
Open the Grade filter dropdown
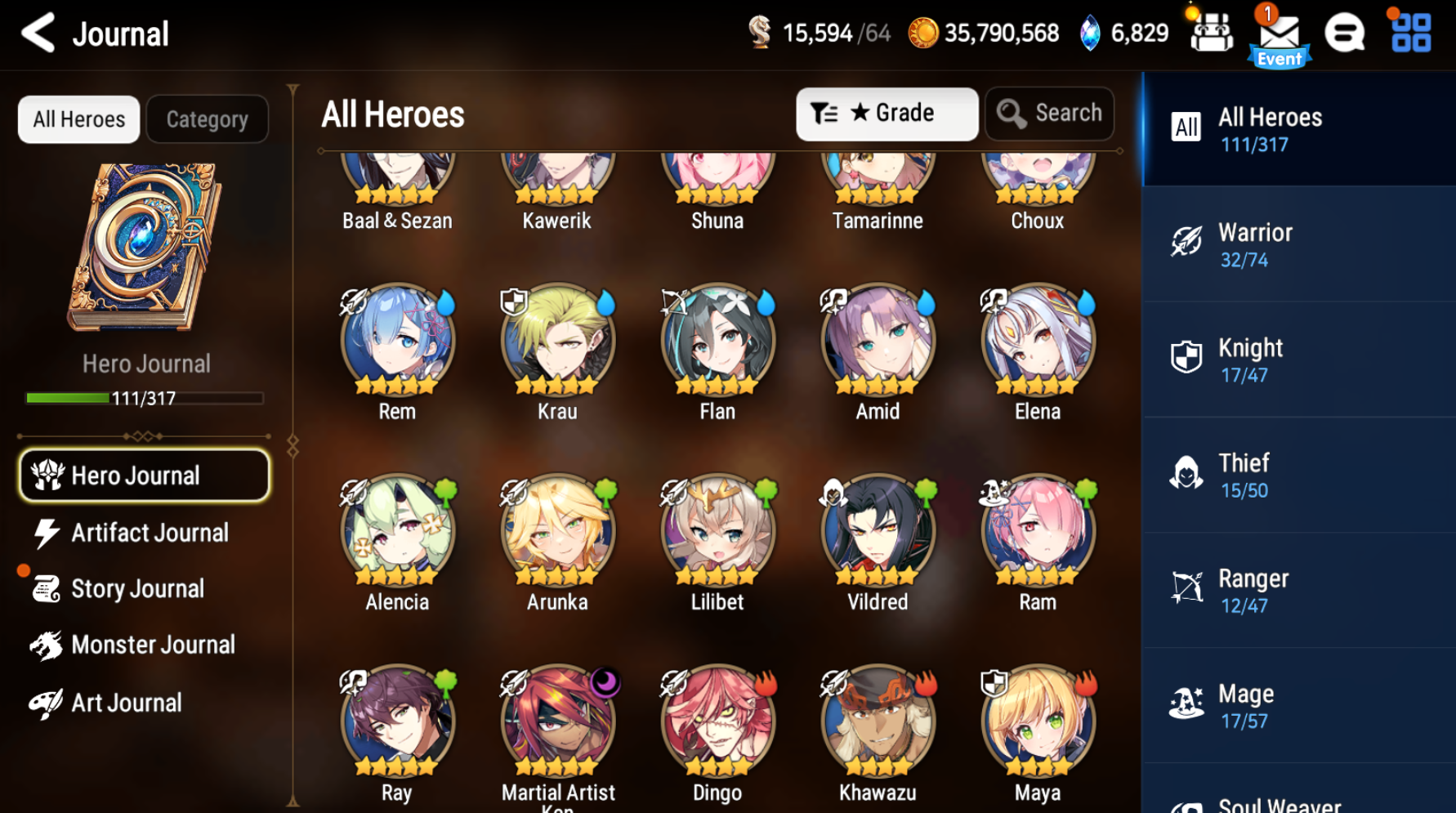(x=887, y=114)
